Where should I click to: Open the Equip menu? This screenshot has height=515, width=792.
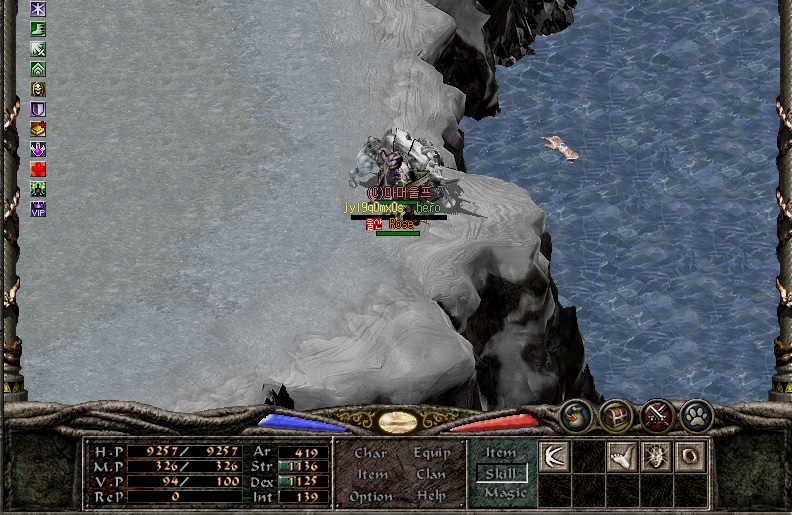pyautogui.click(x=431, y=453)
